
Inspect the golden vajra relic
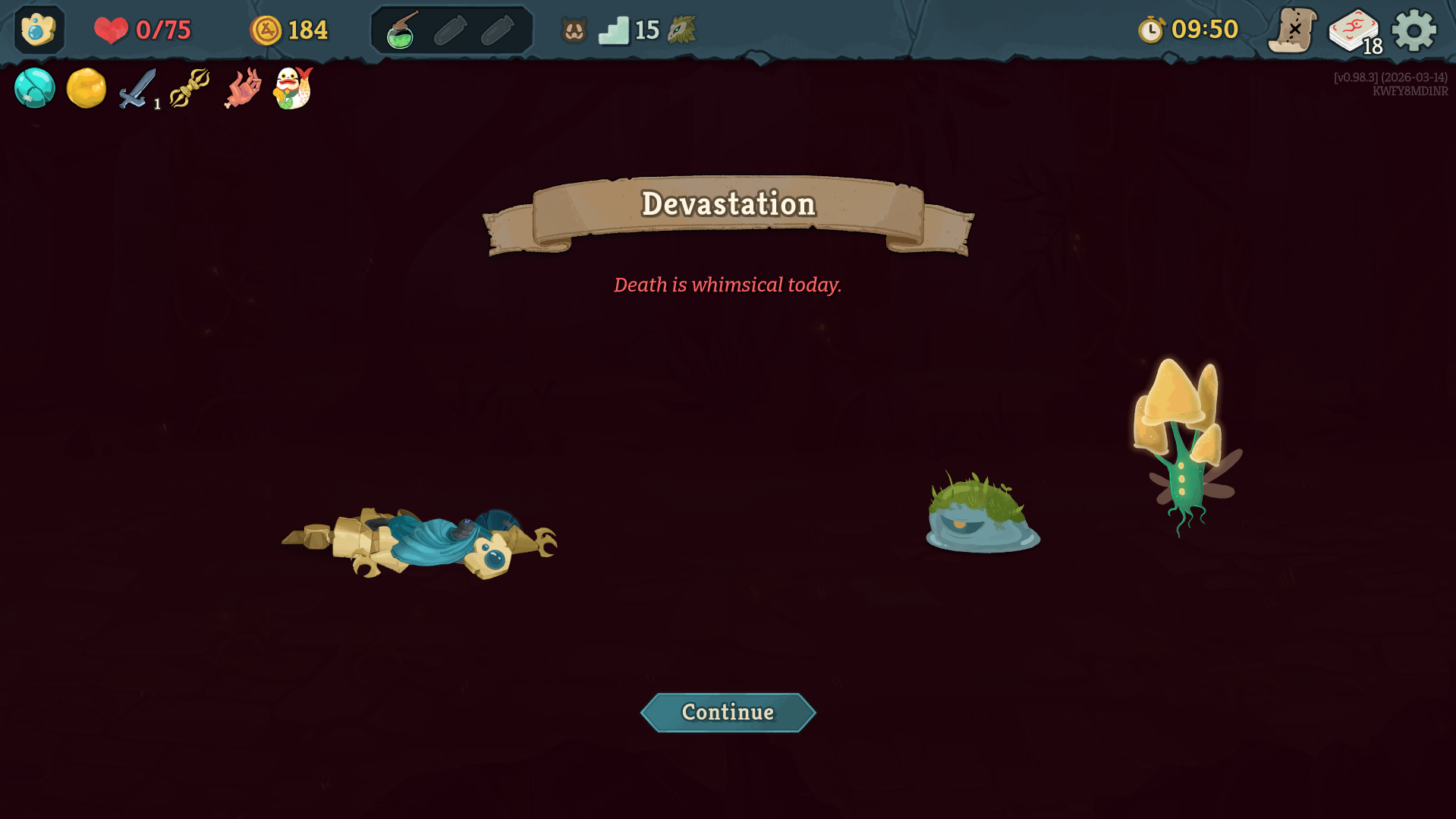point(190,88)
